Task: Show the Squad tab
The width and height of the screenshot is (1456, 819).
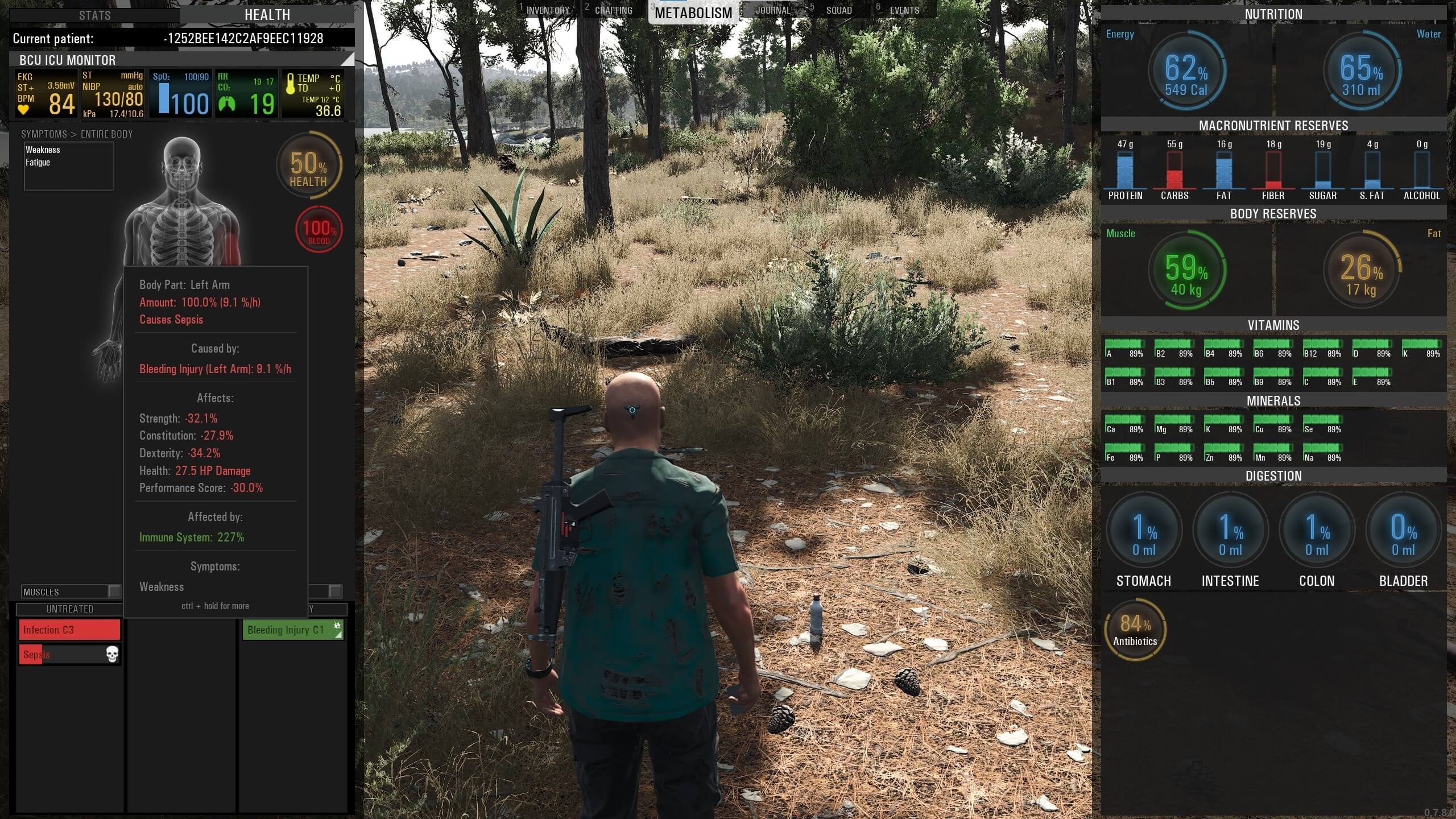Action: click(x=838, y=10)
